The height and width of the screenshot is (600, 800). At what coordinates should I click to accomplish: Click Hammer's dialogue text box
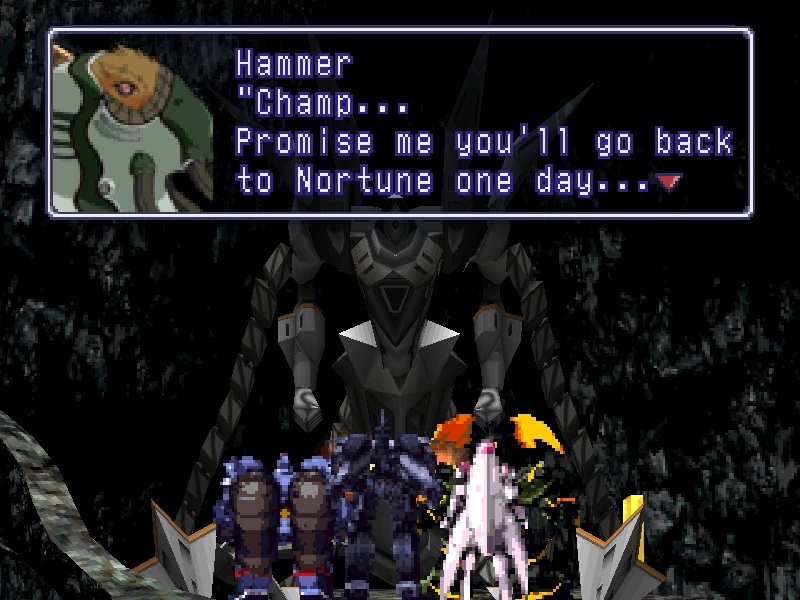pos(480,122)
